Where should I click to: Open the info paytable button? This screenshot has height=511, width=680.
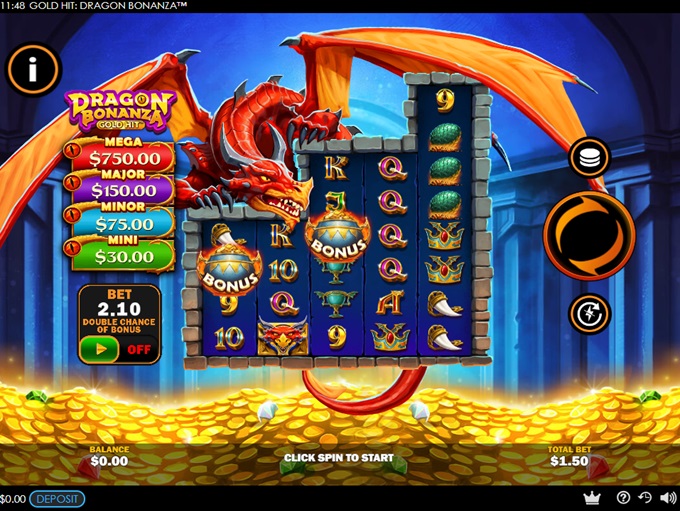tap(33, 69)
